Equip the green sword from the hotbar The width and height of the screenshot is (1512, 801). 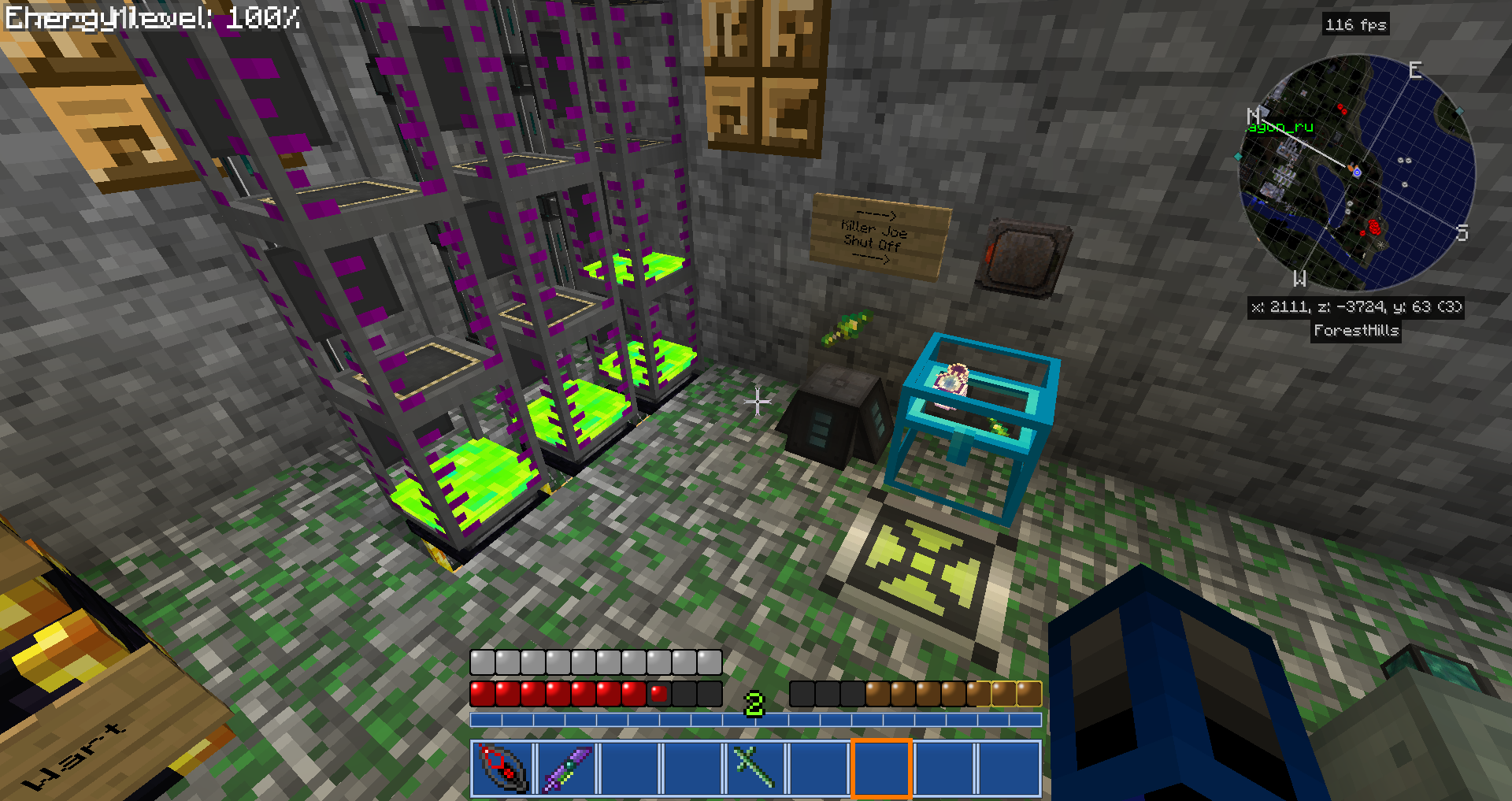(x=754, y=768)
